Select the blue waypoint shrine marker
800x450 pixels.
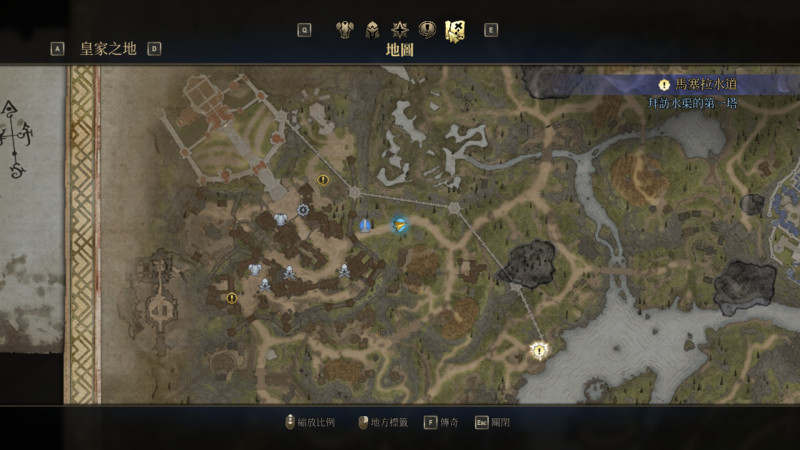[x=366, y=226]
